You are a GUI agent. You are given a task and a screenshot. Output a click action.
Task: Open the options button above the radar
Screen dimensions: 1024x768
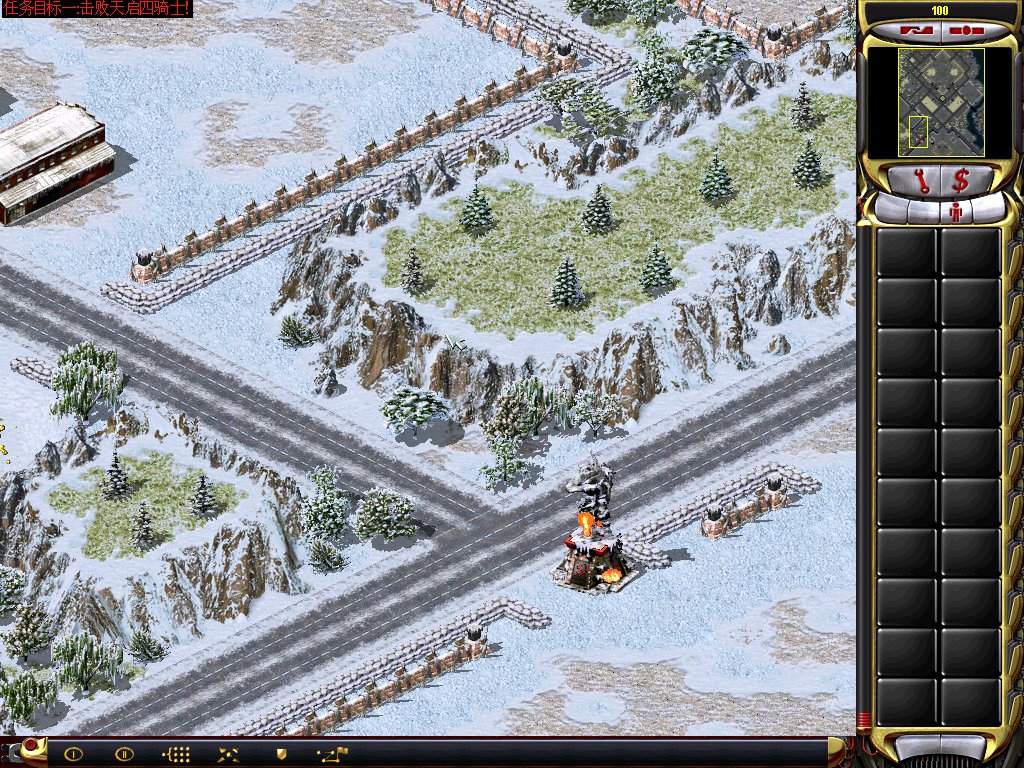(964, 30)
